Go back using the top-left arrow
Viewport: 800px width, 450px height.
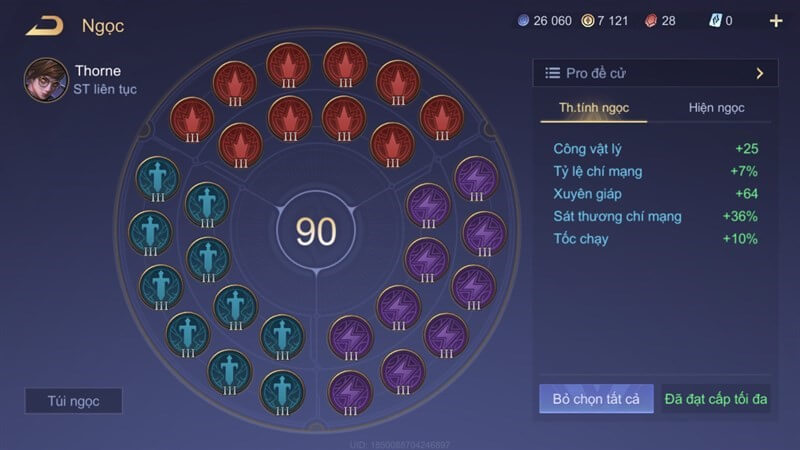45,25
